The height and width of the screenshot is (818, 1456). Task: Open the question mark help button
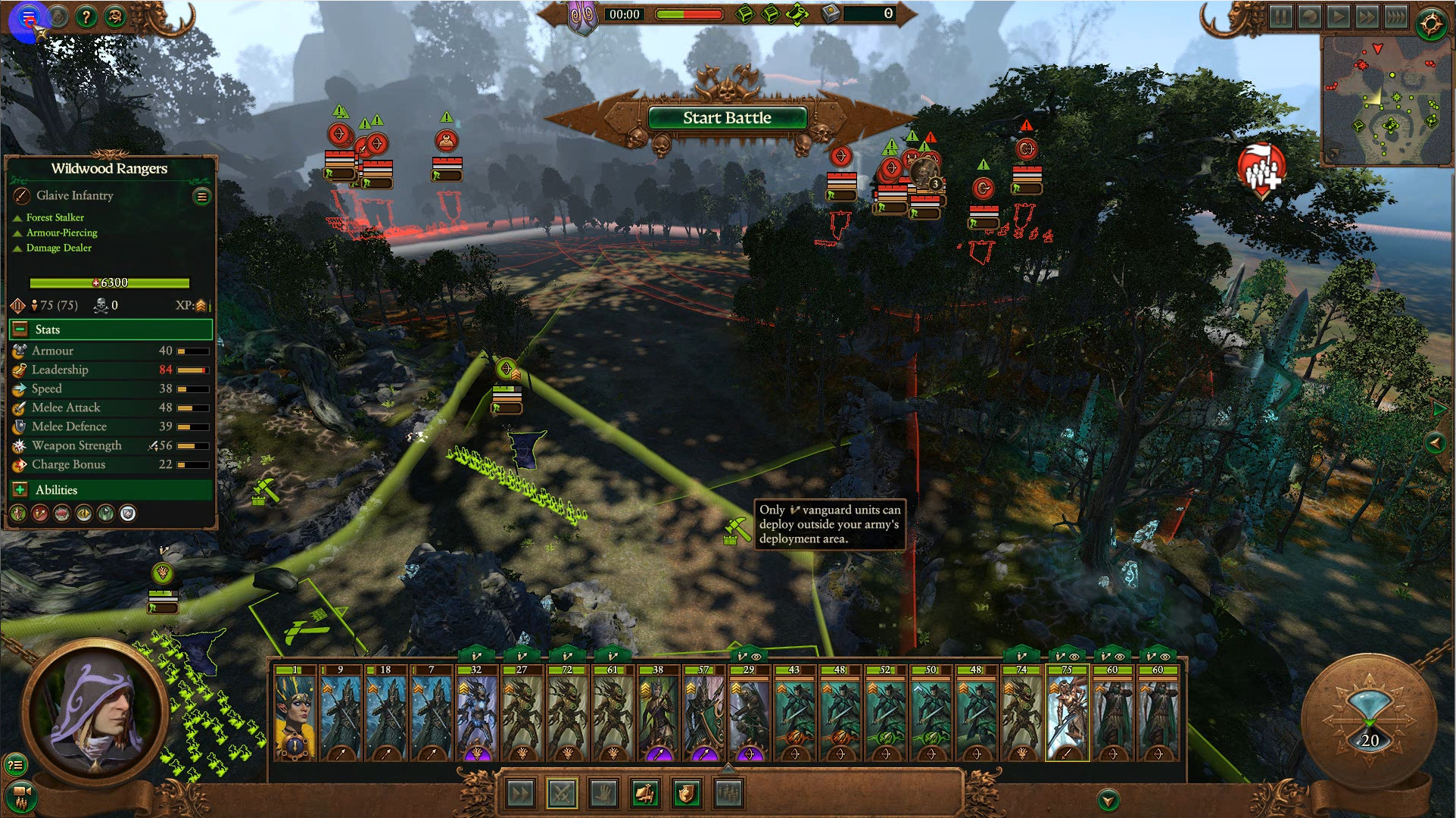click(x=86, y=17)
